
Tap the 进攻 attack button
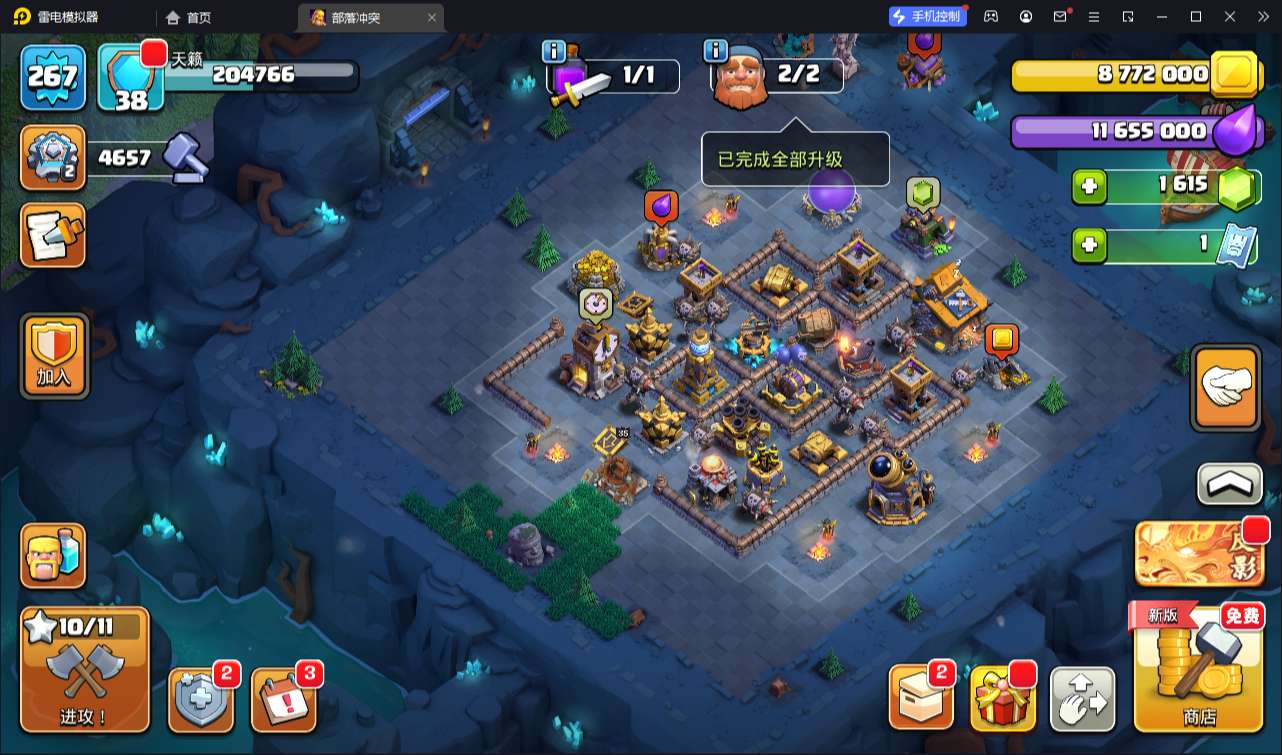[x=84, y=669]
